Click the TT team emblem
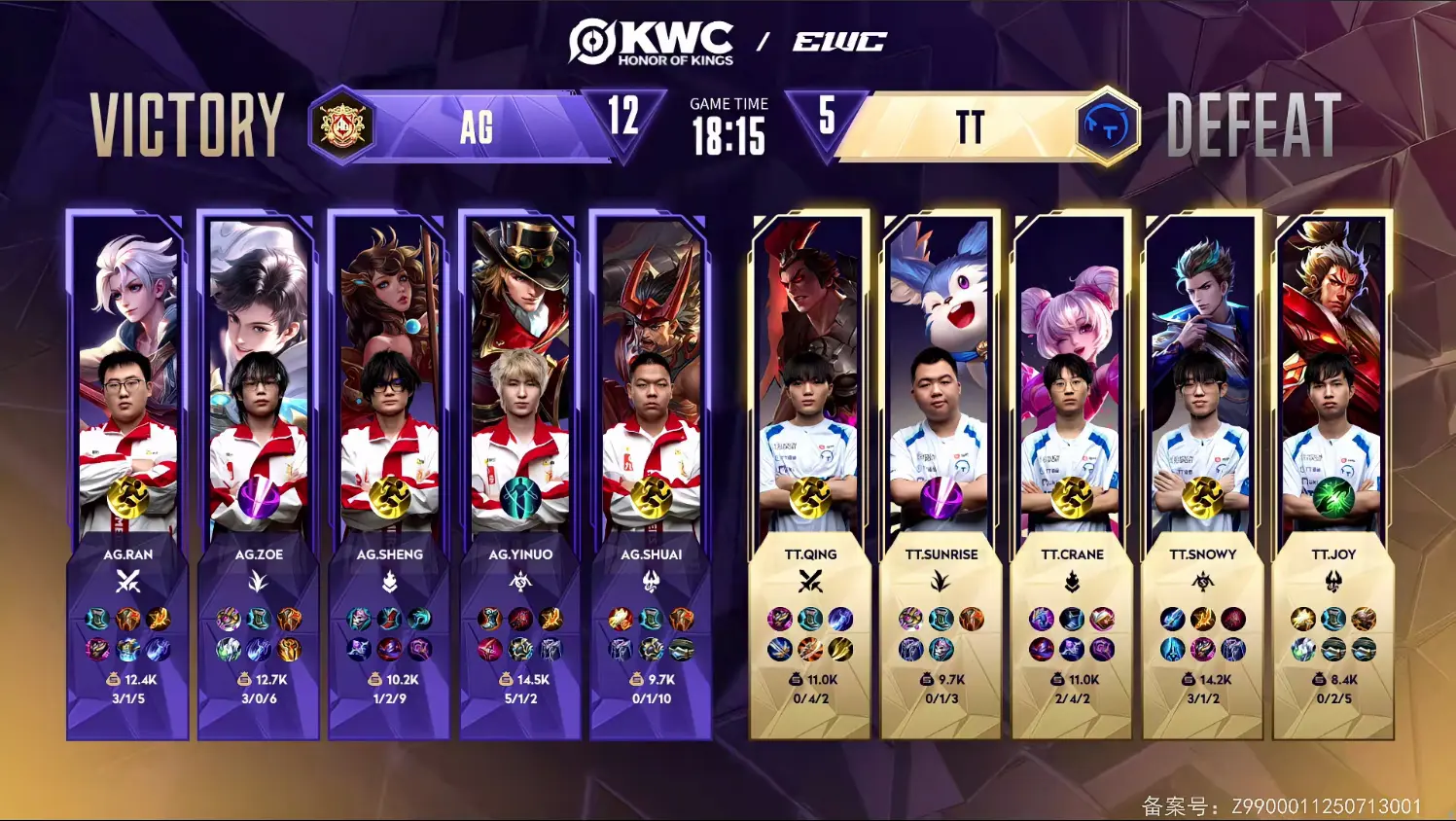This screenshot has height=821, width=1456. pos(1107,126)
